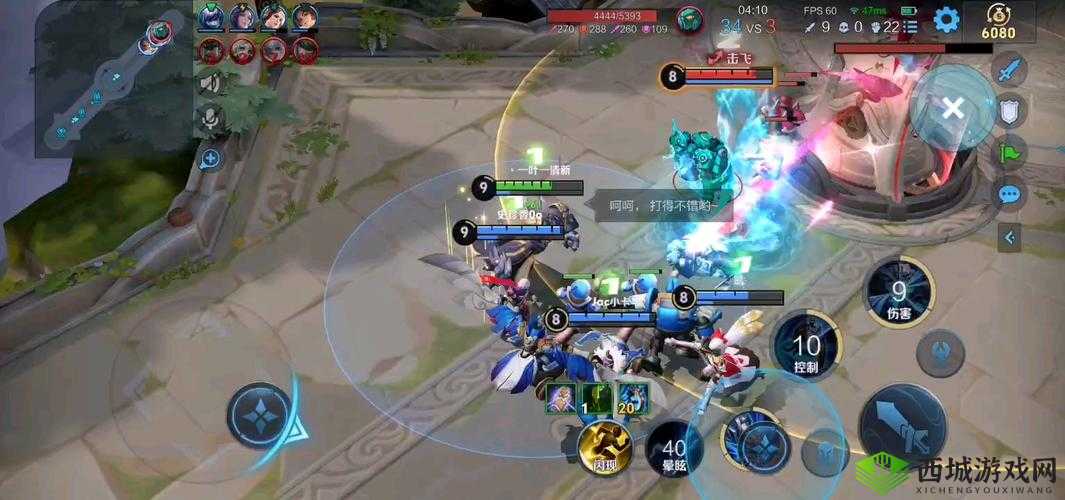Image resolution: width=1065 pixels, height=500 pixels.
Task: Toggle the speaker voice output
Action: click(211, 83)
